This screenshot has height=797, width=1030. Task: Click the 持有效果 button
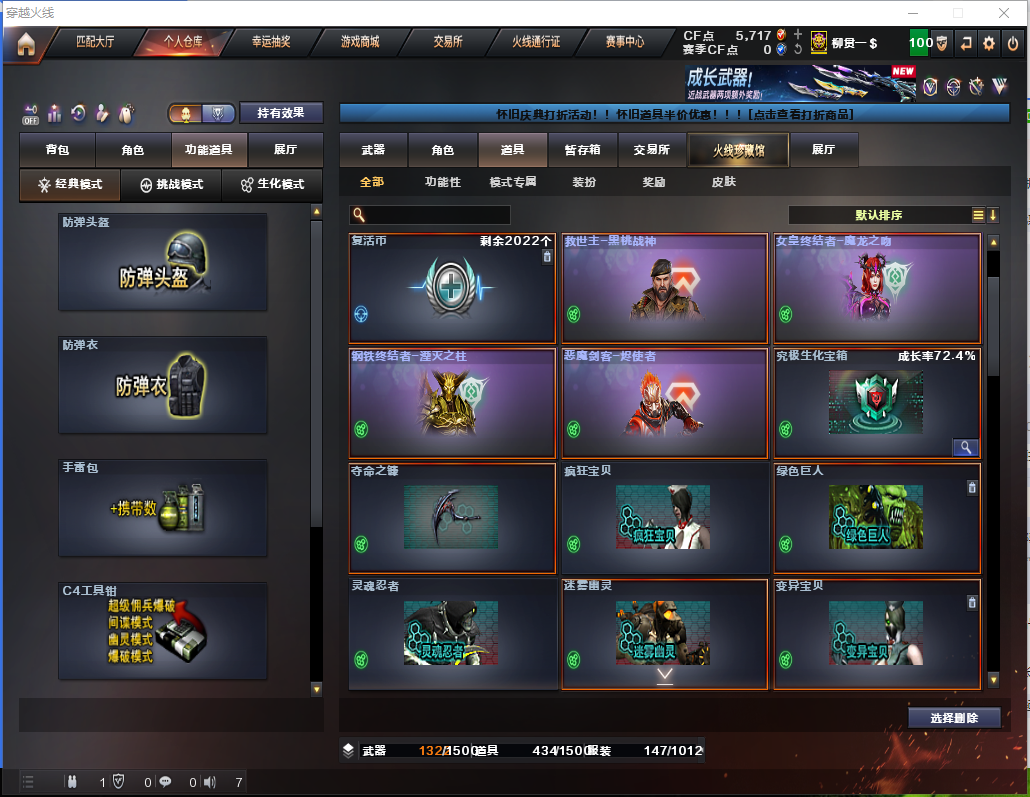281,113
